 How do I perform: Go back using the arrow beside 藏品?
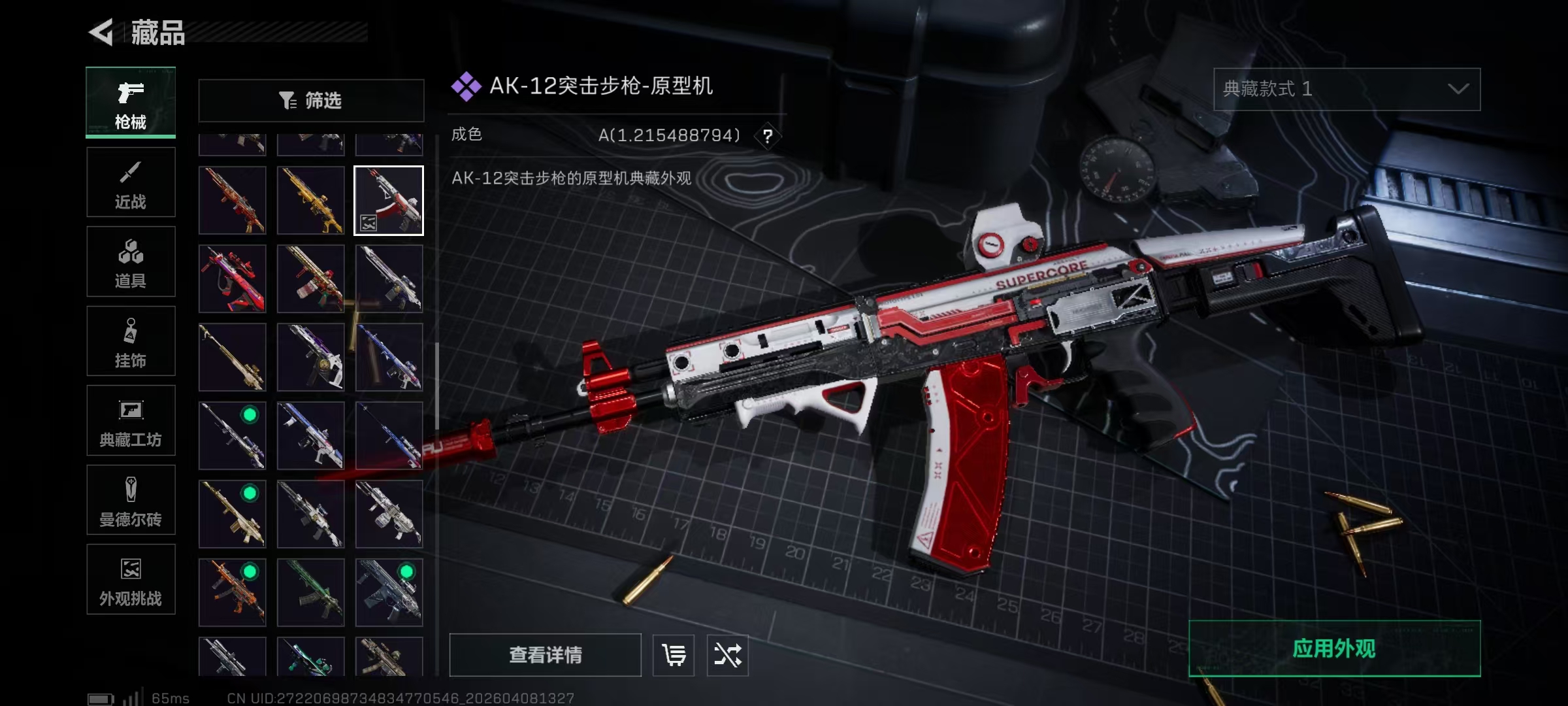click(102, 32)
